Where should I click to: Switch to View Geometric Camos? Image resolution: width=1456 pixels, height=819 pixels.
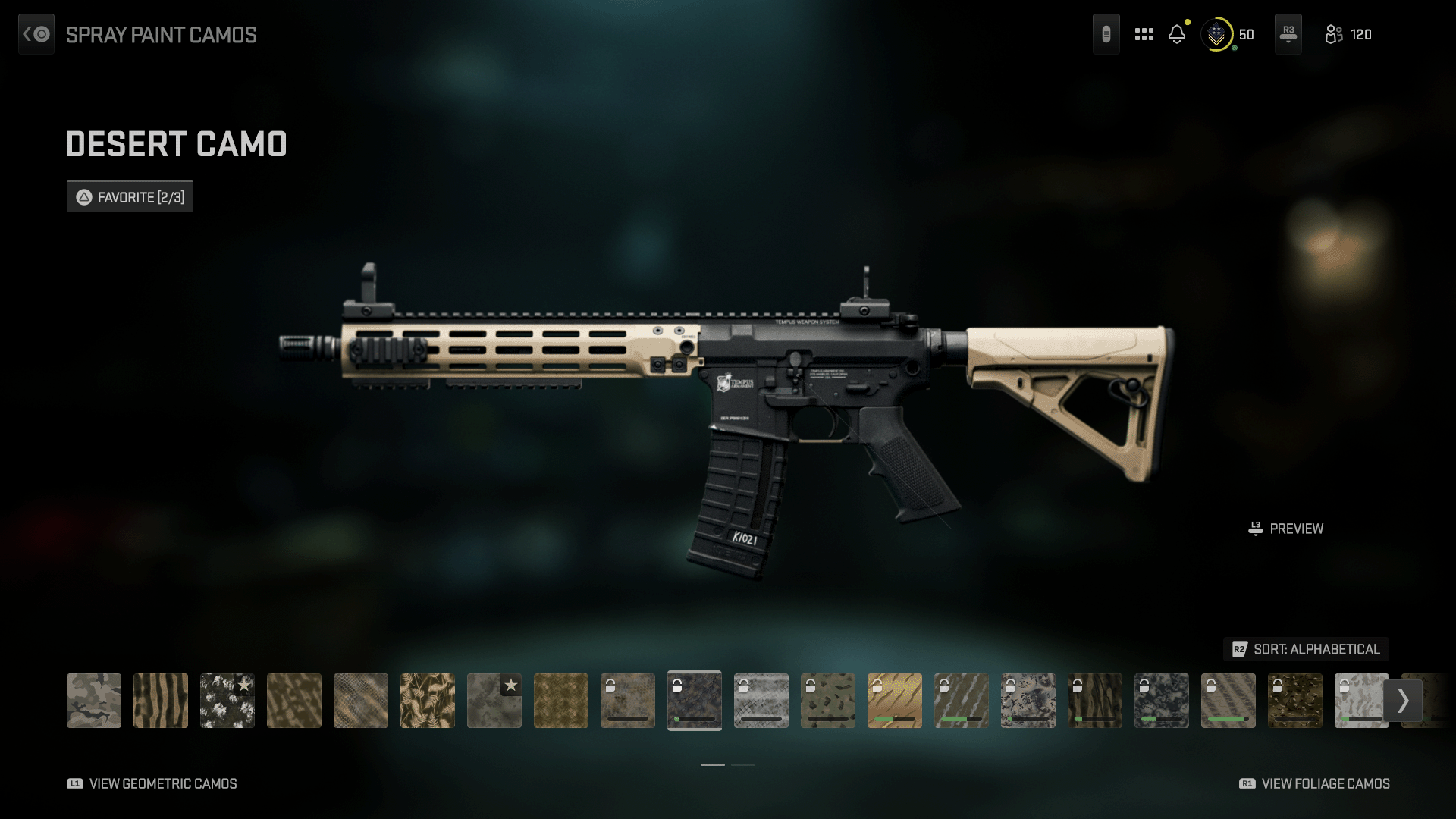[152, 783]
